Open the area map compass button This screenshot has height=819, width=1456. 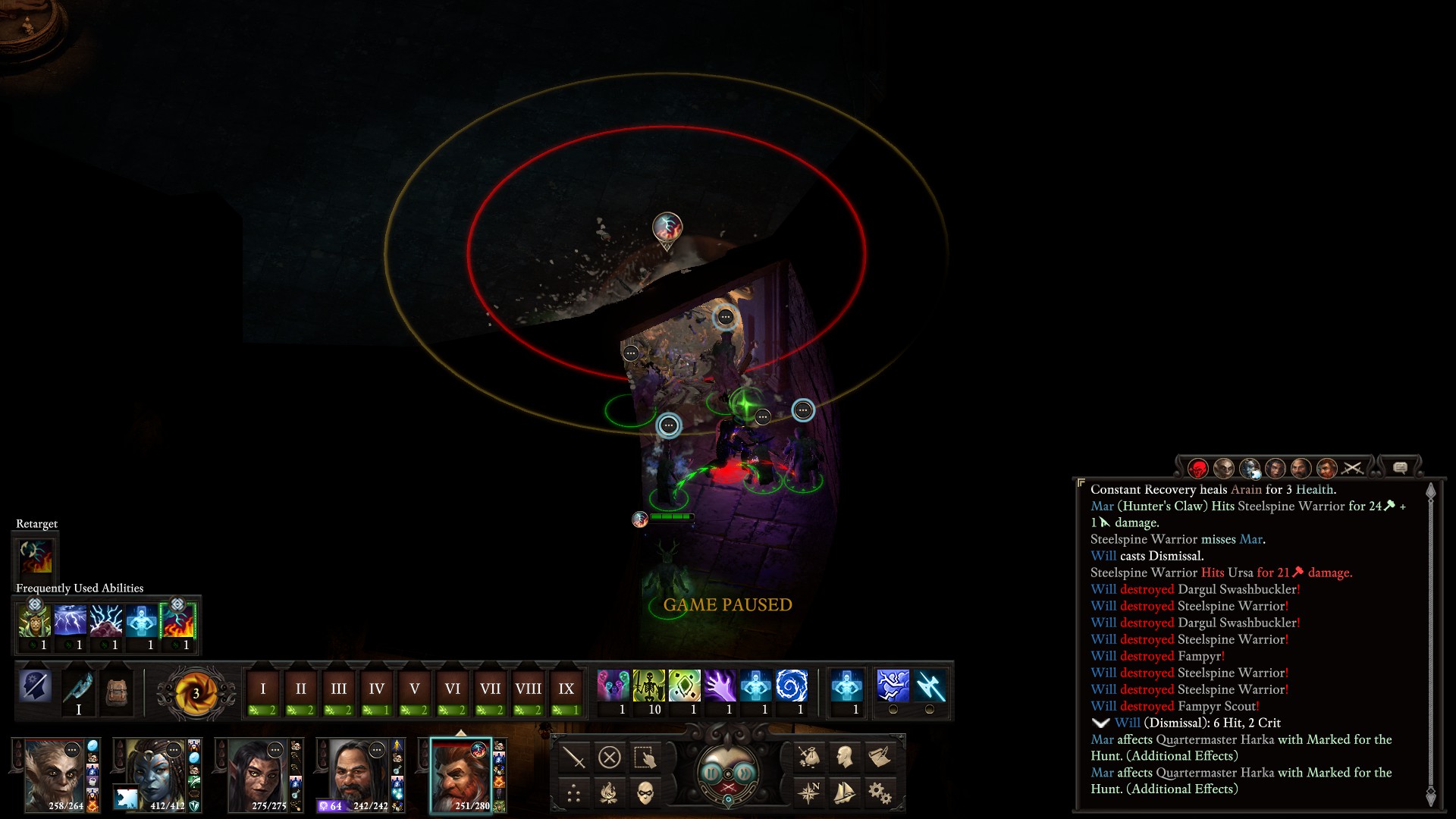tap(809, 793)
